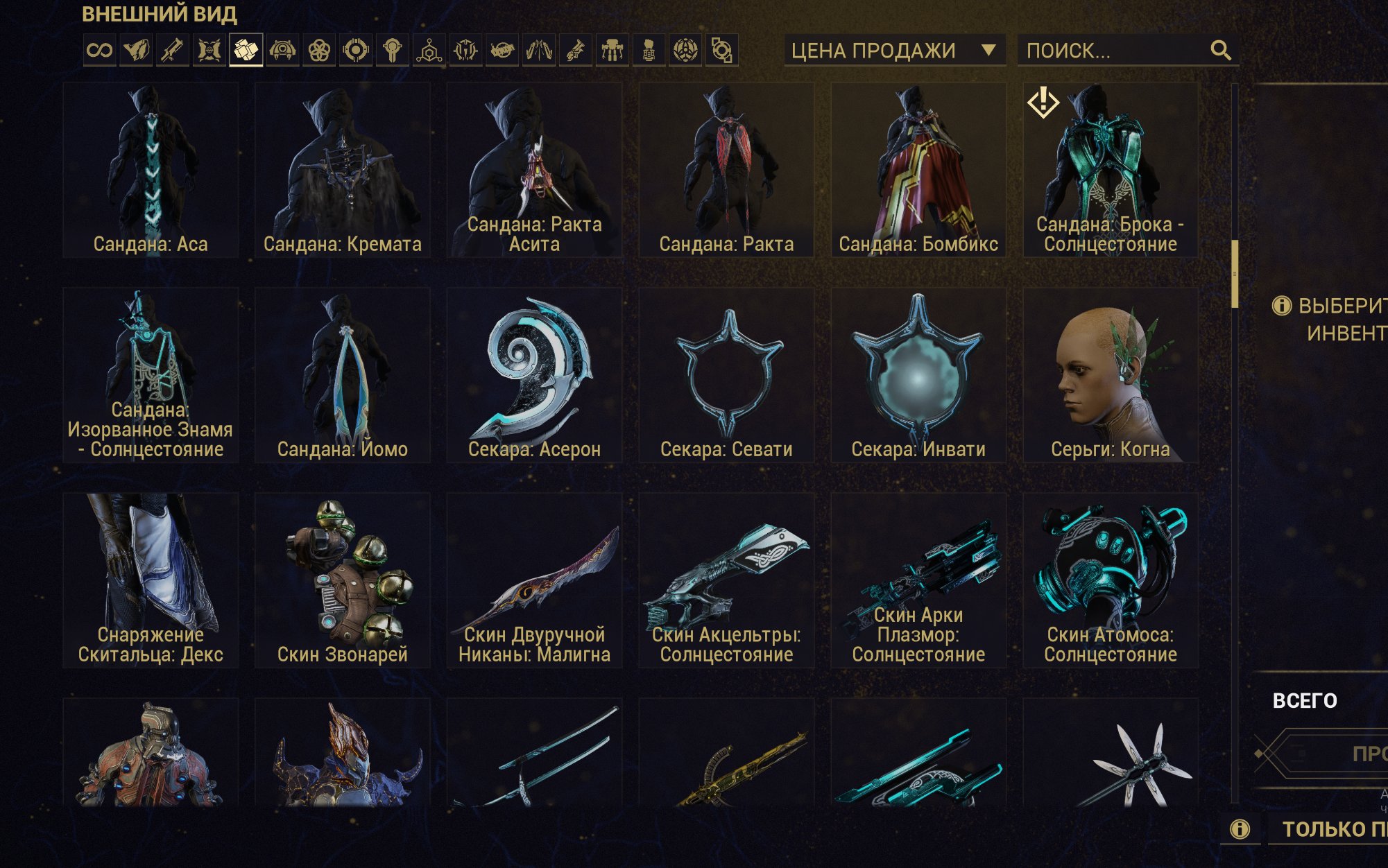The height and width of the screenshot is (868, 1388).
Task: Select the Серьги: Когна earrings
Action: 1111,376
